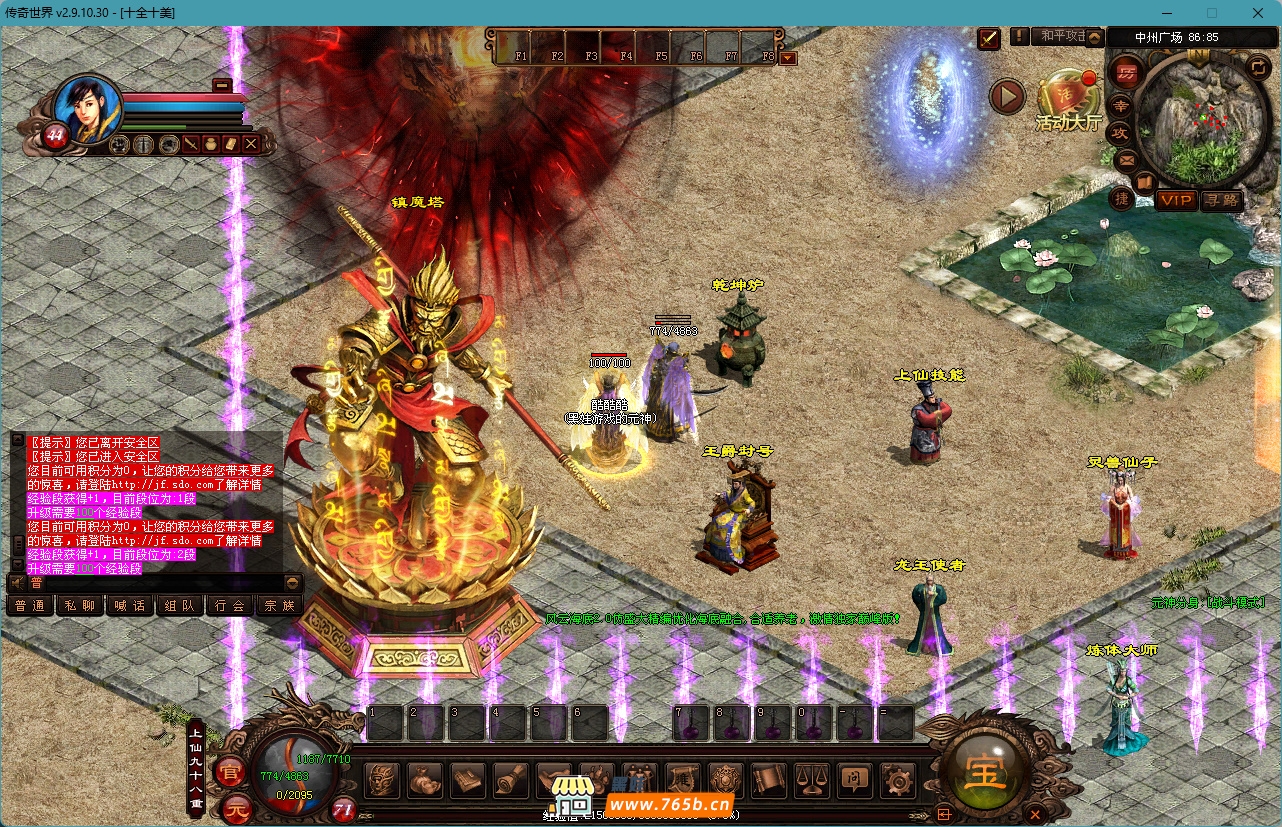Open the gear settings icon
This screenshot has width=1282, height=827.
[x=897, y=780]
